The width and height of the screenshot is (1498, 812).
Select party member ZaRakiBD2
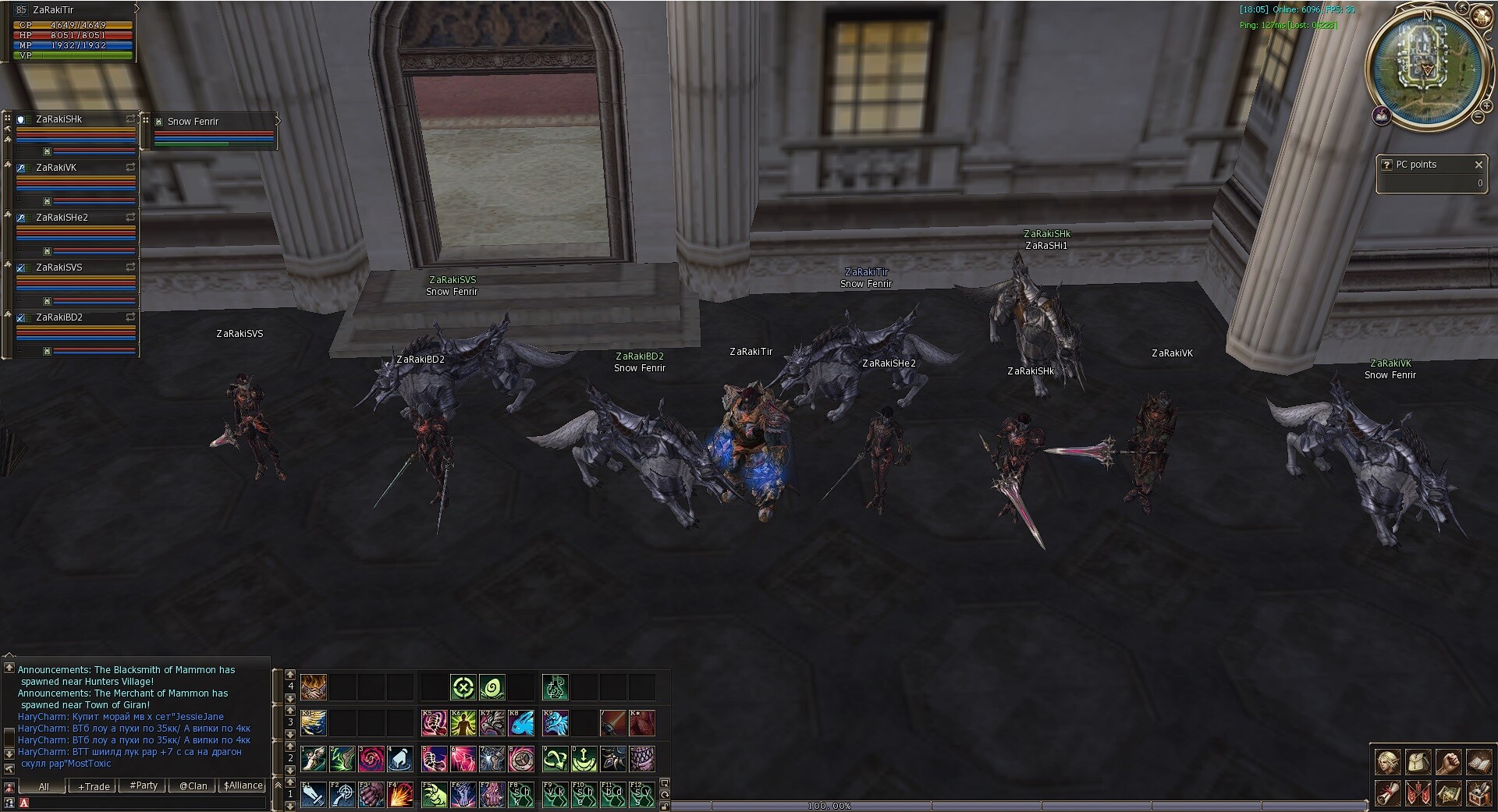(x=59, y=317)
